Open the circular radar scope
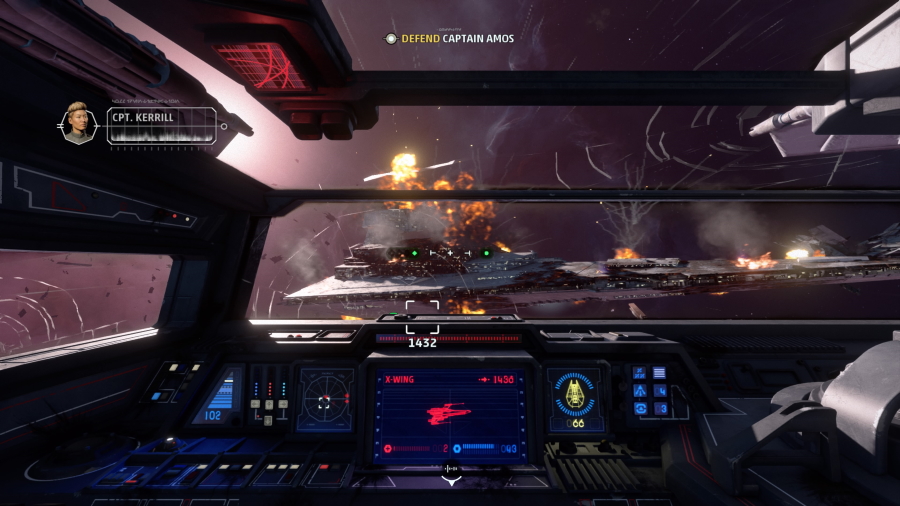900x506 pixels. [326, 401]
